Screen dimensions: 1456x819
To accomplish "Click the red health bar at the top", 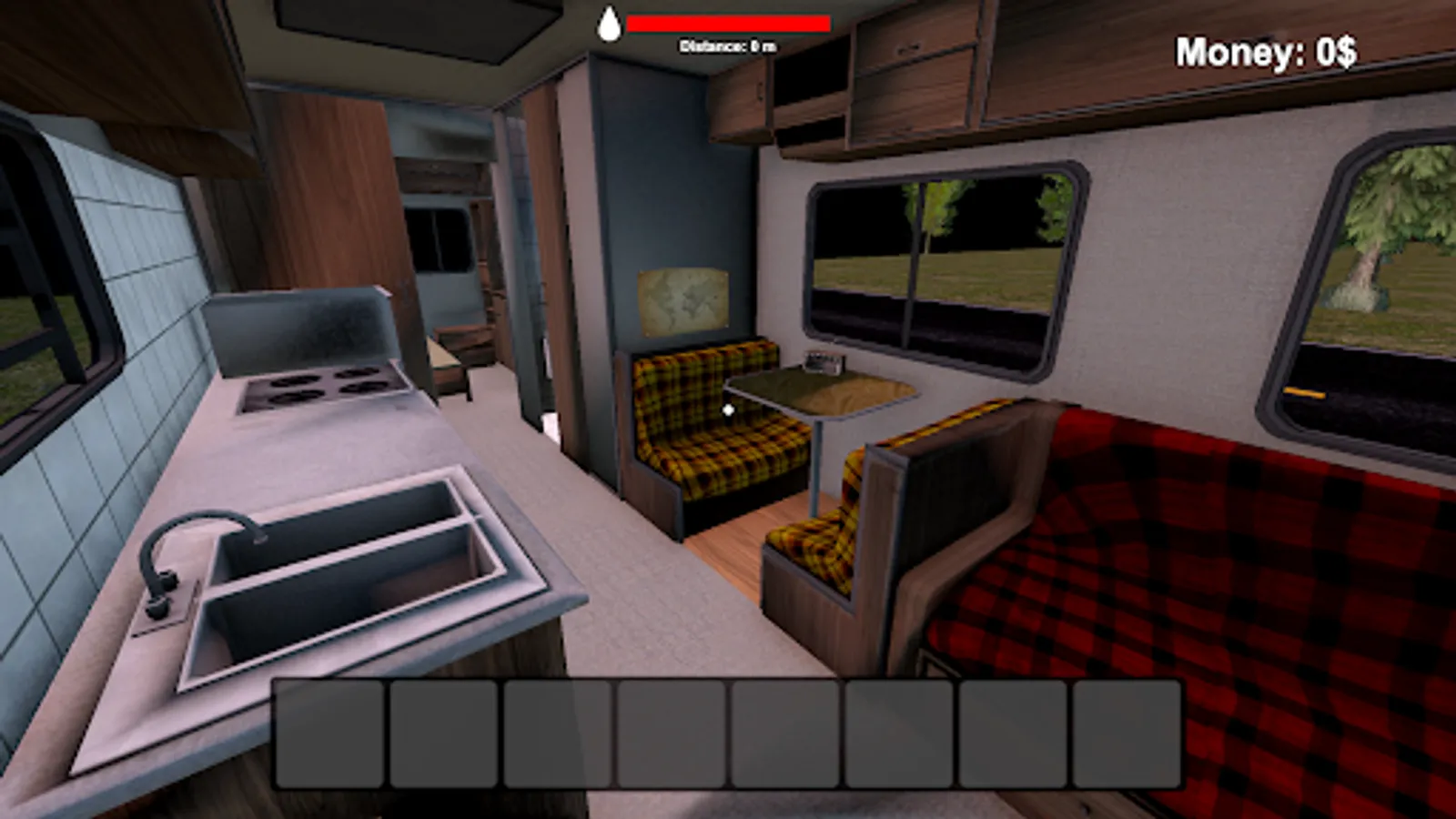I will (728, 23).
